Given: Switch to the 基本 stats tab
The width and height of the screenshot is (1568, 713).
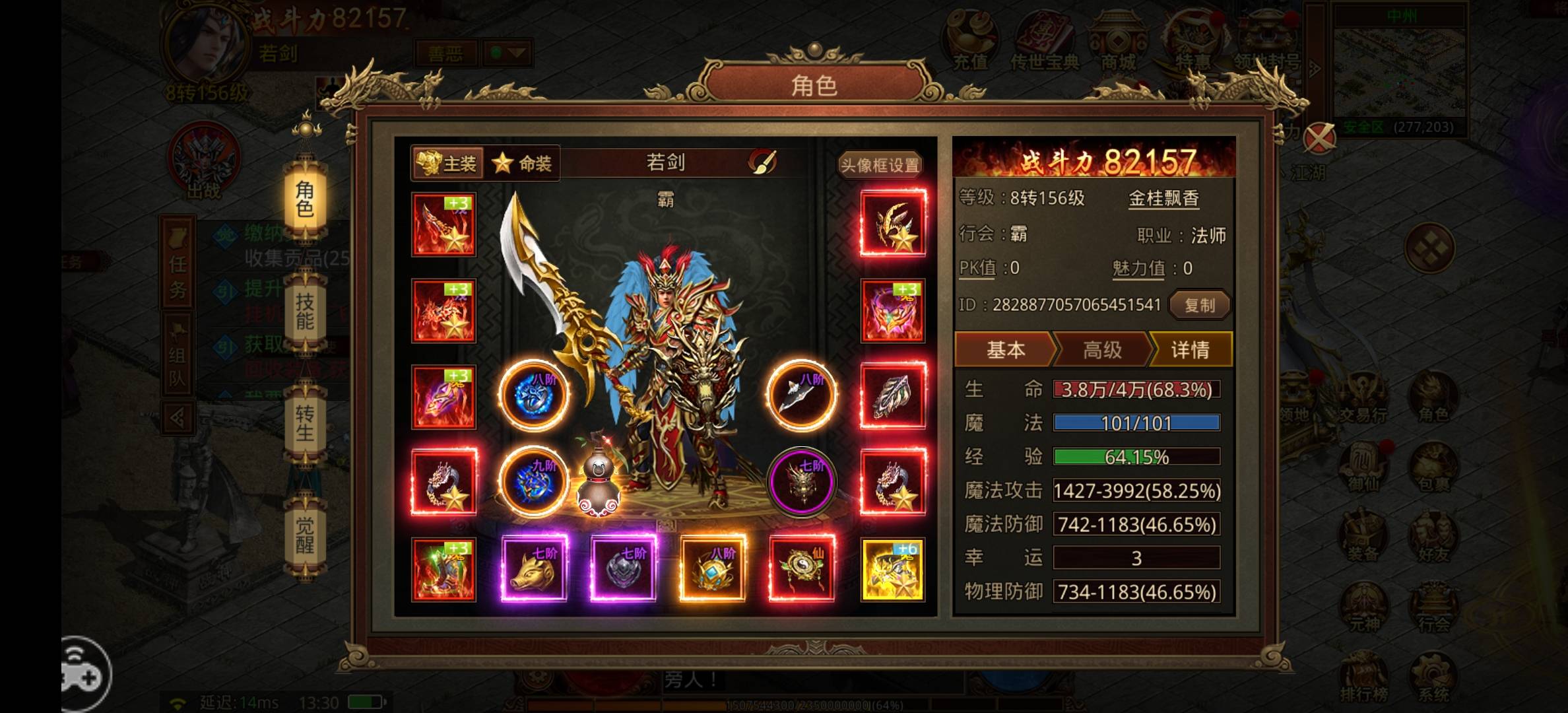Looking at the screenshot, I should point(1005,351).
